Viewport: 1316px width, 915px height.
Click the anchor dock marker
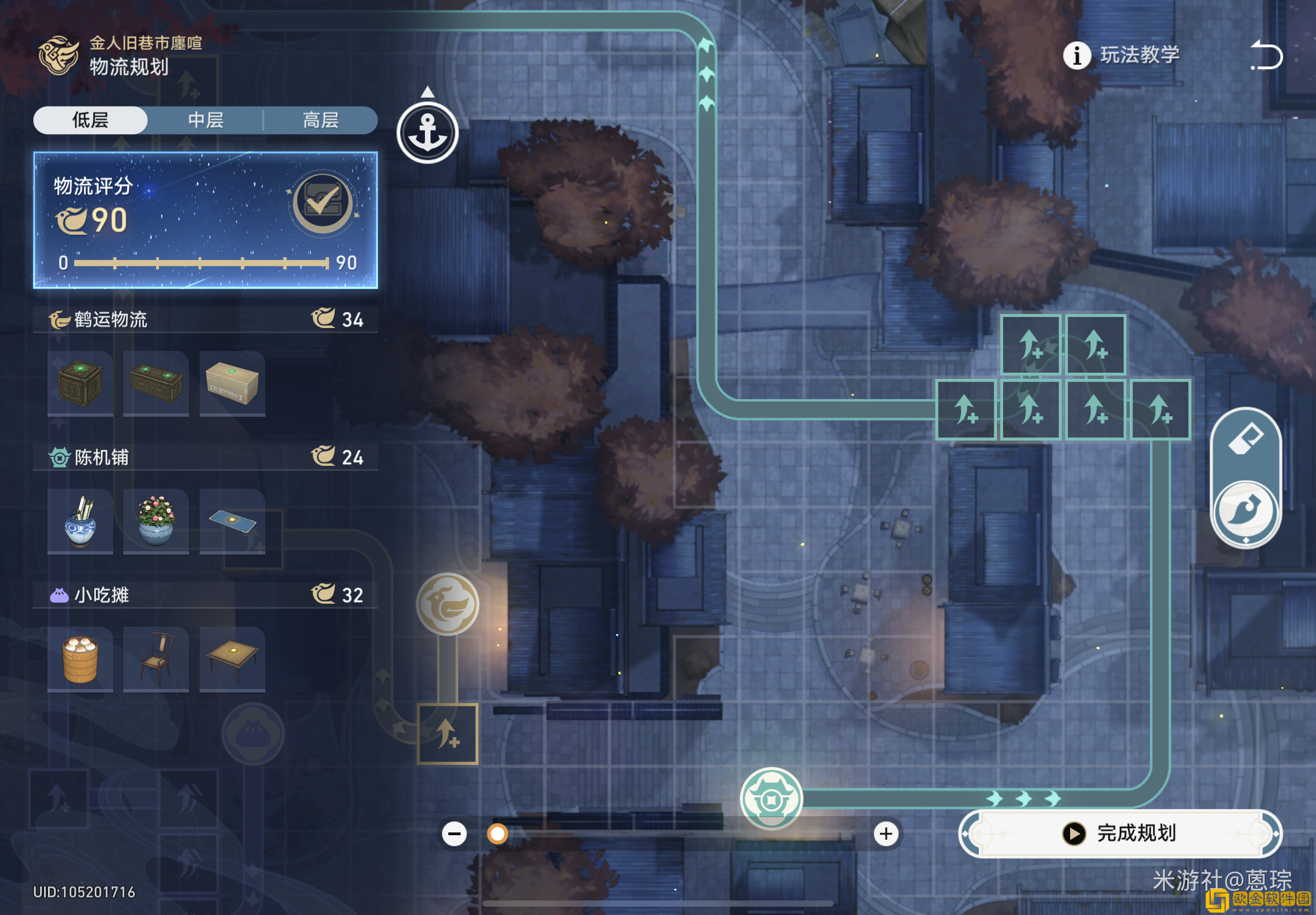[427, 133]
